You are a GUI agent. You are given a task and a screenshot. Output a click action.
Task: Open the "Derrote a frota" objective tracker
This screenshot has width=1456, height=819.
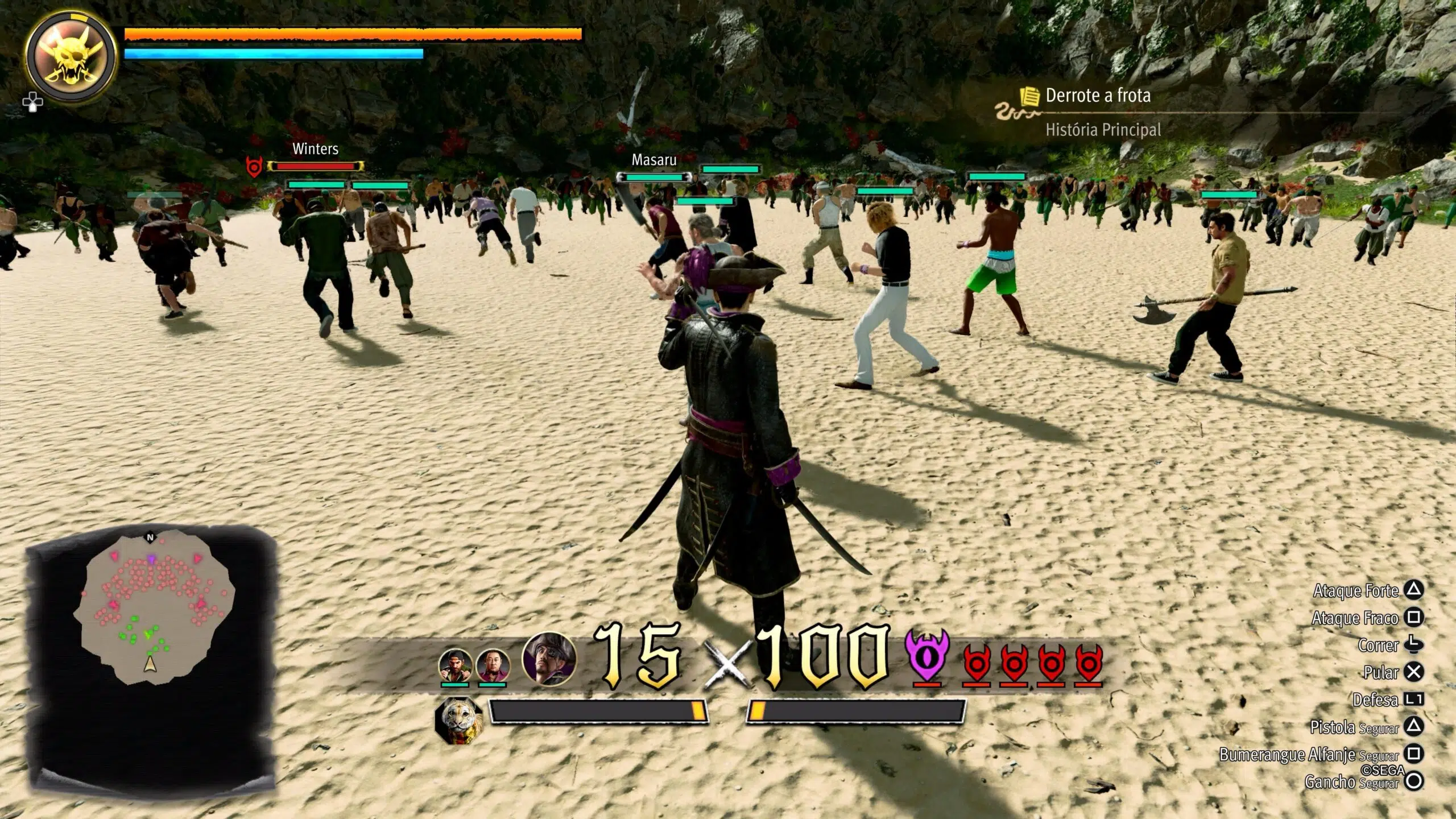click(x=1097, y=96)
